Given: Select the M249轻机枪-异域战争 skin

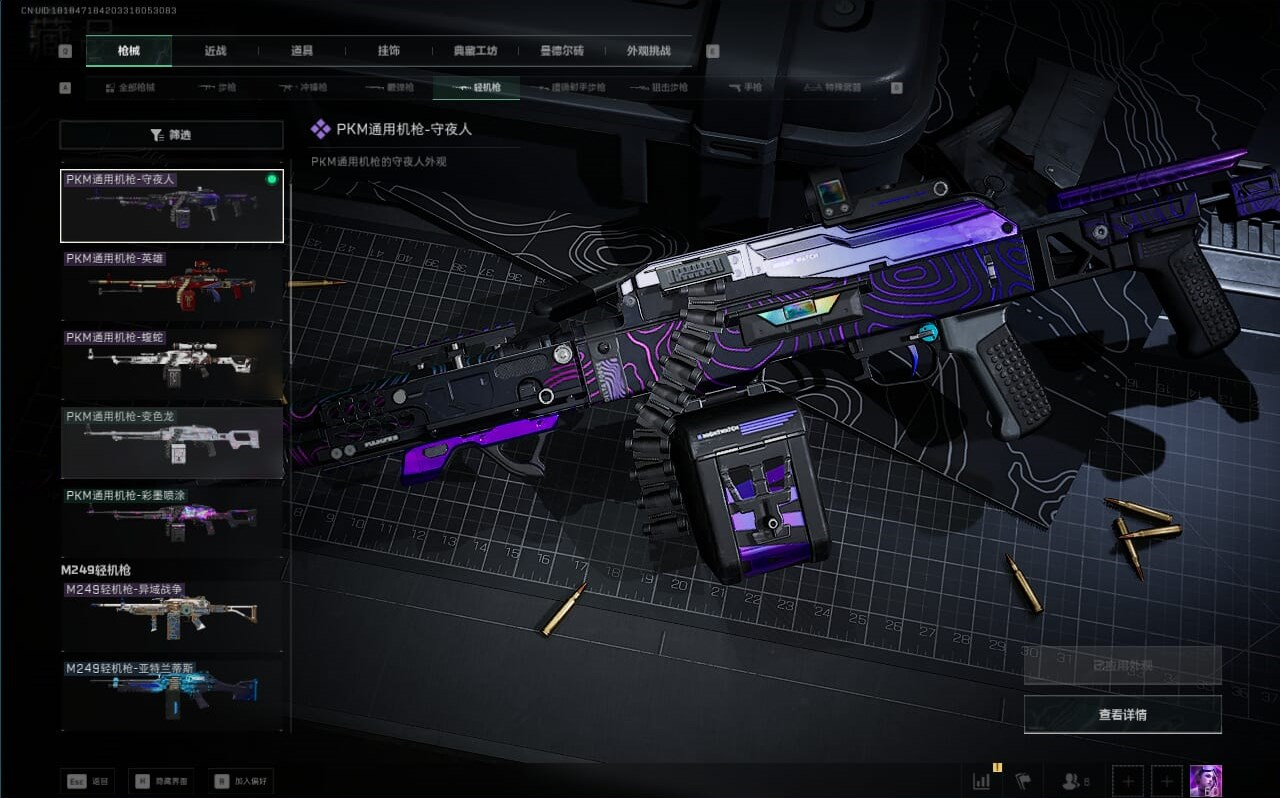Looking at the screenshot, I should [x=172, y=616].
